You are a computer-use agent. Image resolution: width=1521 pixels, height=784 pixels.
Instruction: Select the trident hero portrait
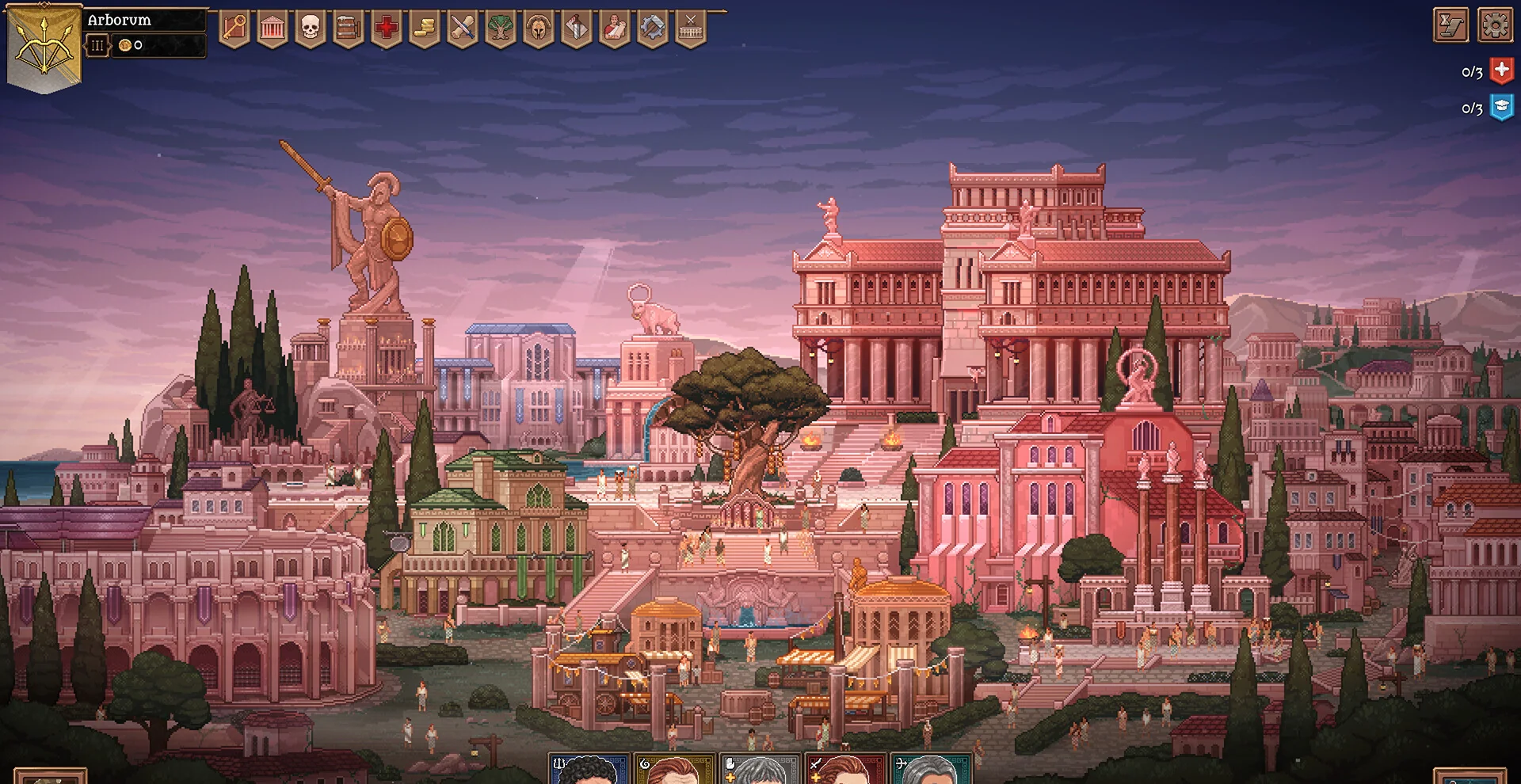pyautogui.click(x=589, y=770)
